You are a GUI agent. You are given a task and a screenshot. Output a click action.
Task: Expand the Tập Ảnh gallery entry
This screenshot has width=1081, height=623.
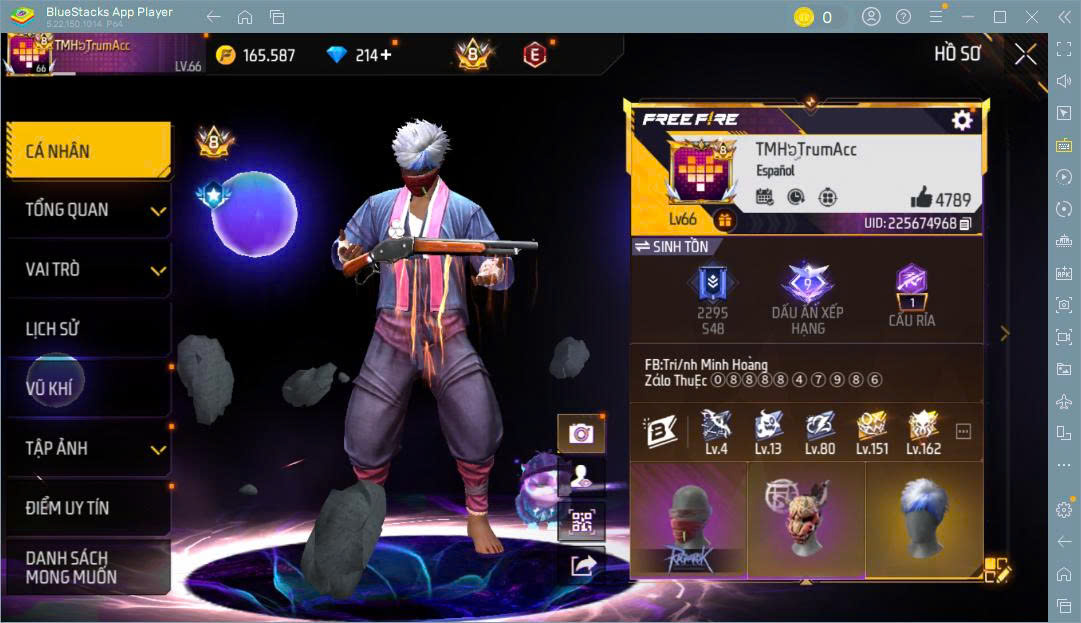(88, 448)
